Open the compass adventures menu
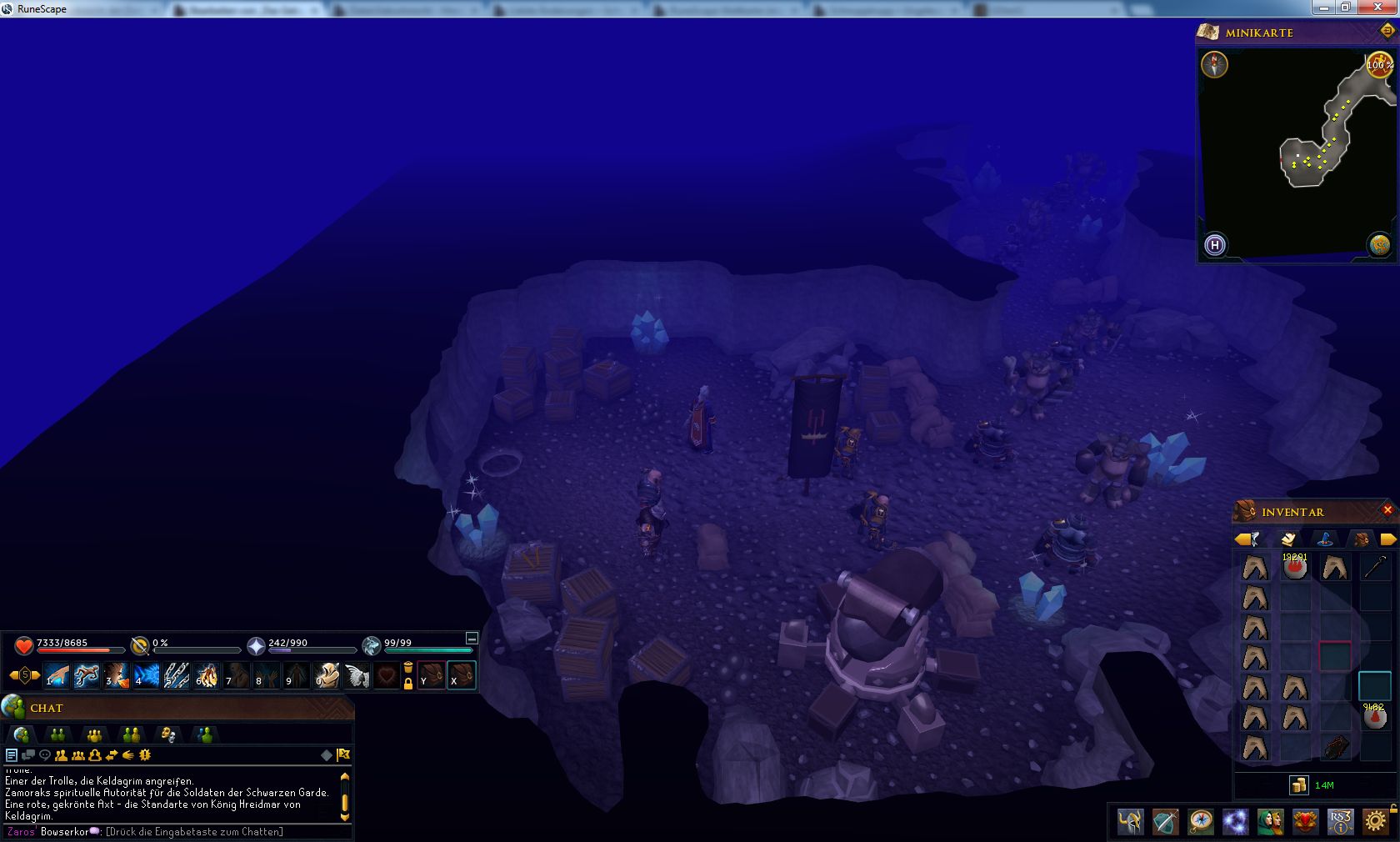 coord(1201,822)
